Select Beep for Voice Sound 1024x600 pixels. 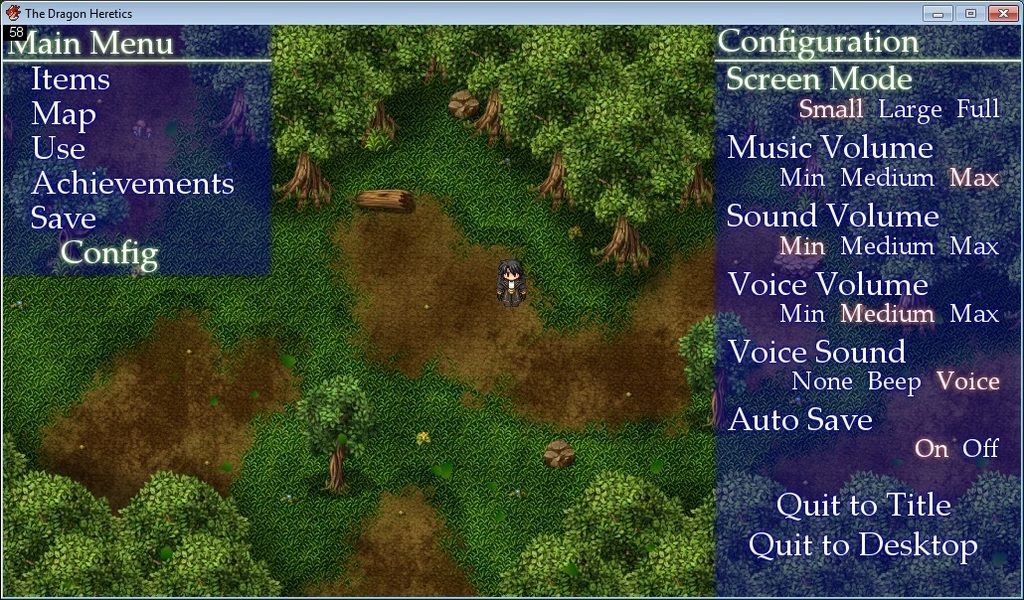point(894,382)
